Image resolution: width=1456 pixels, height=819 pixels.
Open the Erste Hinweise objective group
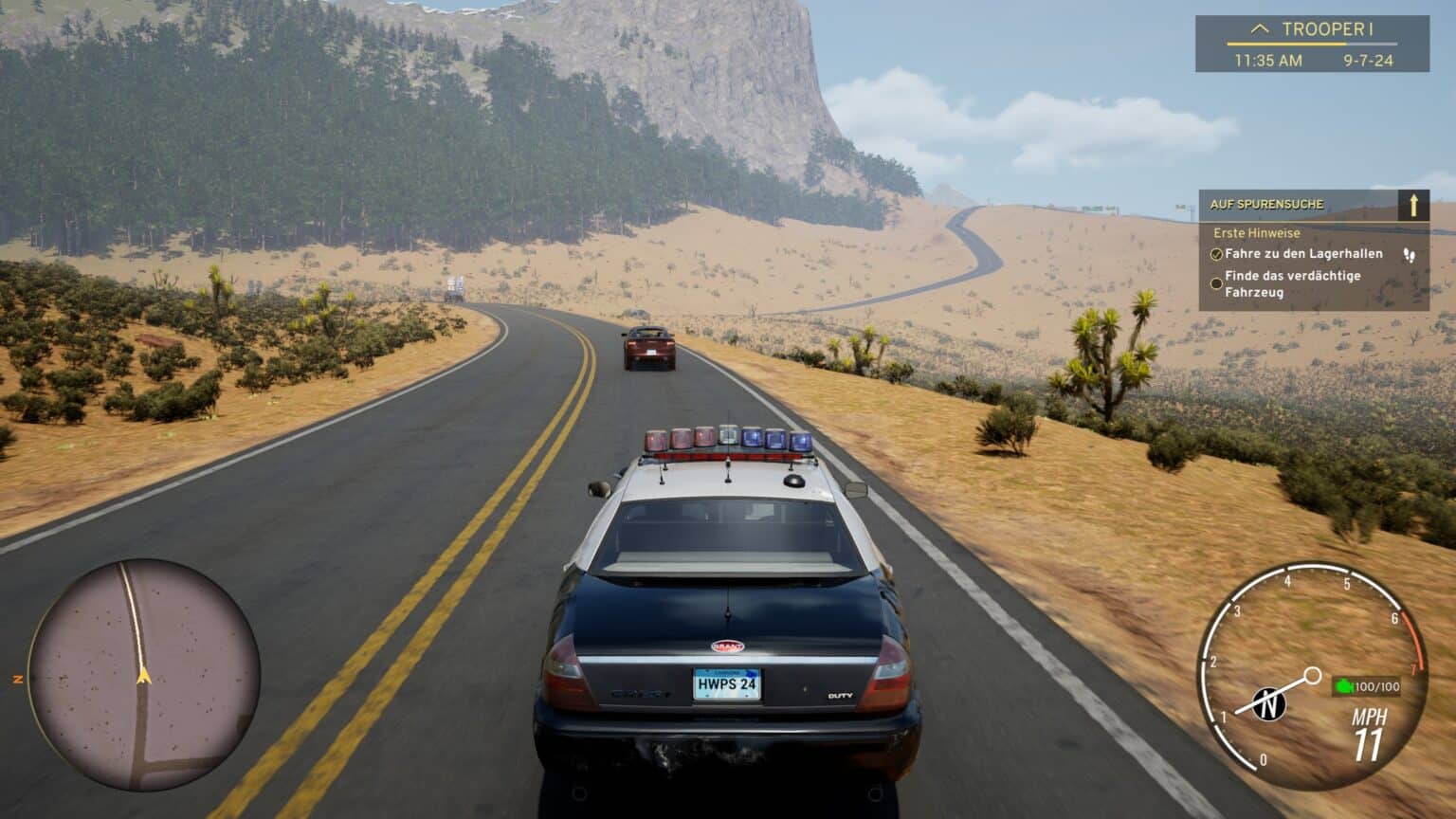click(1255, 232)
